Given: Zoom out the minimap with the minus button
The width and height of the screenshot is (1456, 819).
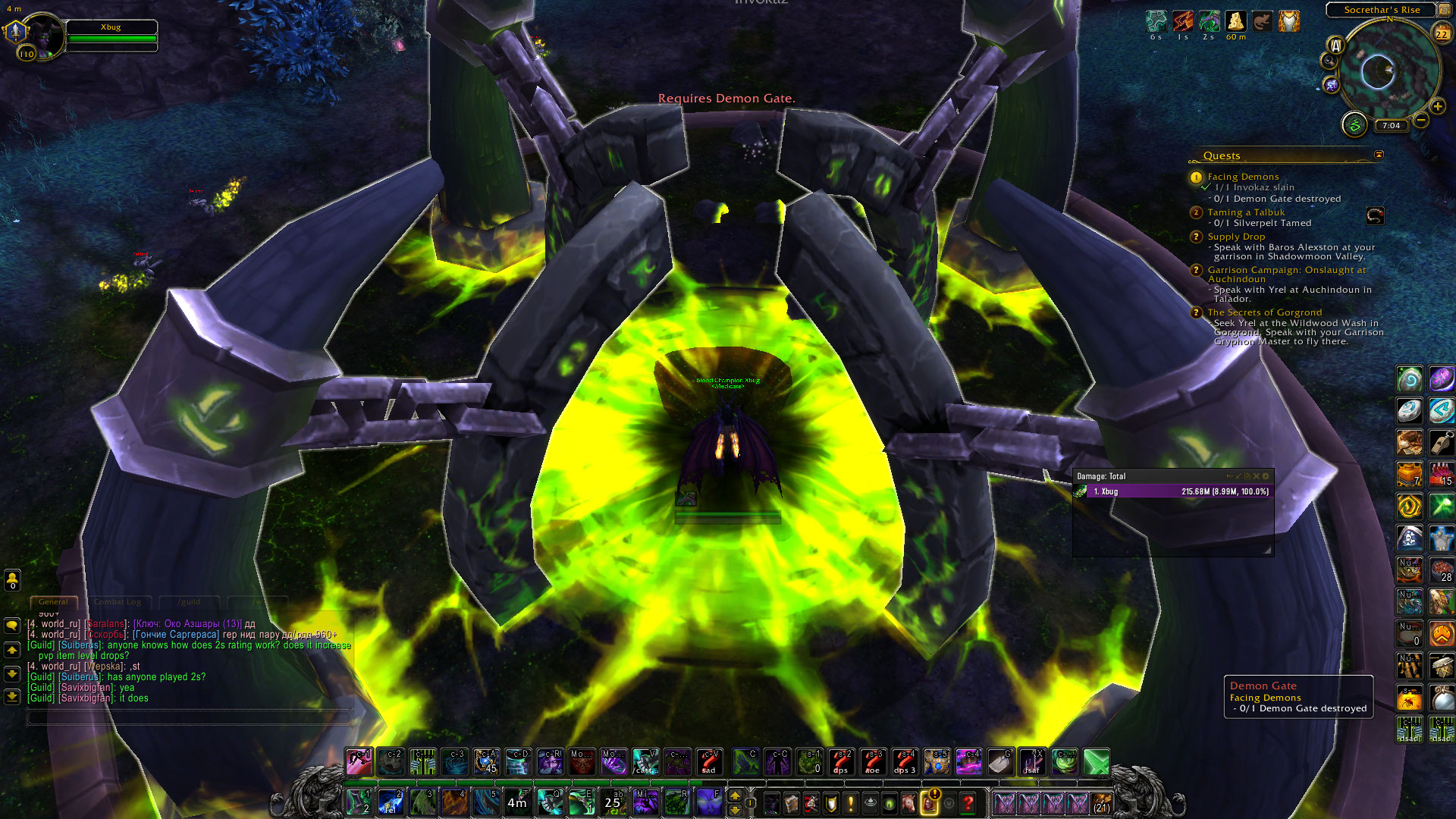Looking at the screenshot, I should (x=1421, y=121).
